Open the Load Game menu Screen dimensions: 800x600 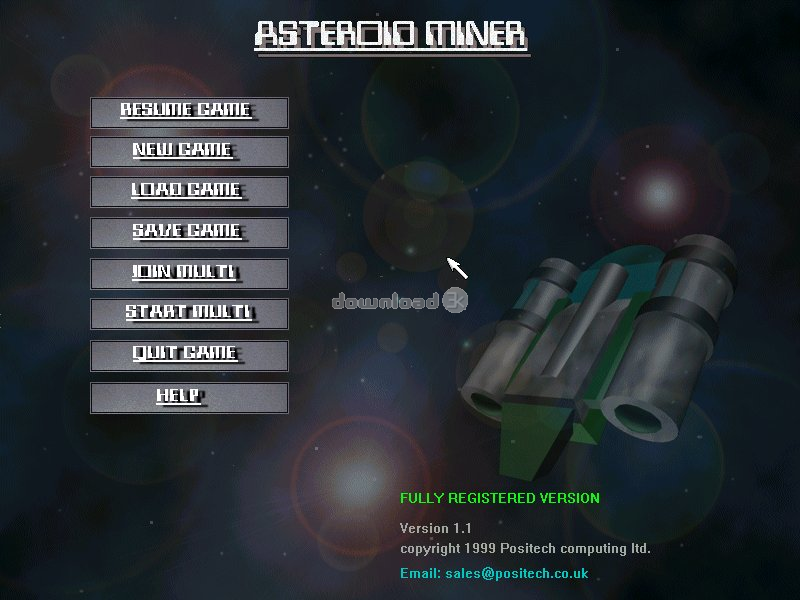189,192
